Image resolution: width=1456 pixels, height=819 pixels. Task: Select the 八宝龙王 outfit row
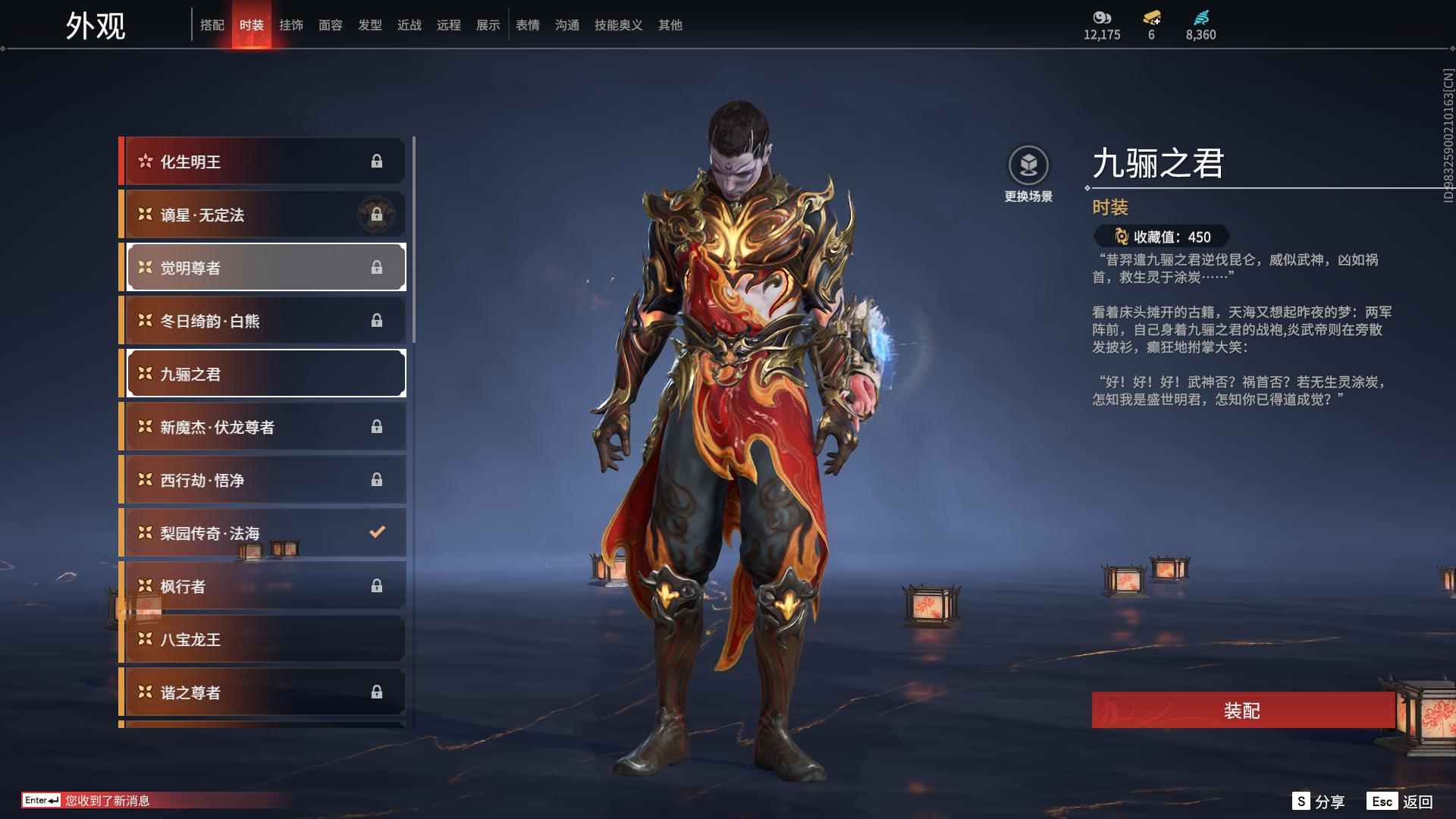tap(264, 639)
